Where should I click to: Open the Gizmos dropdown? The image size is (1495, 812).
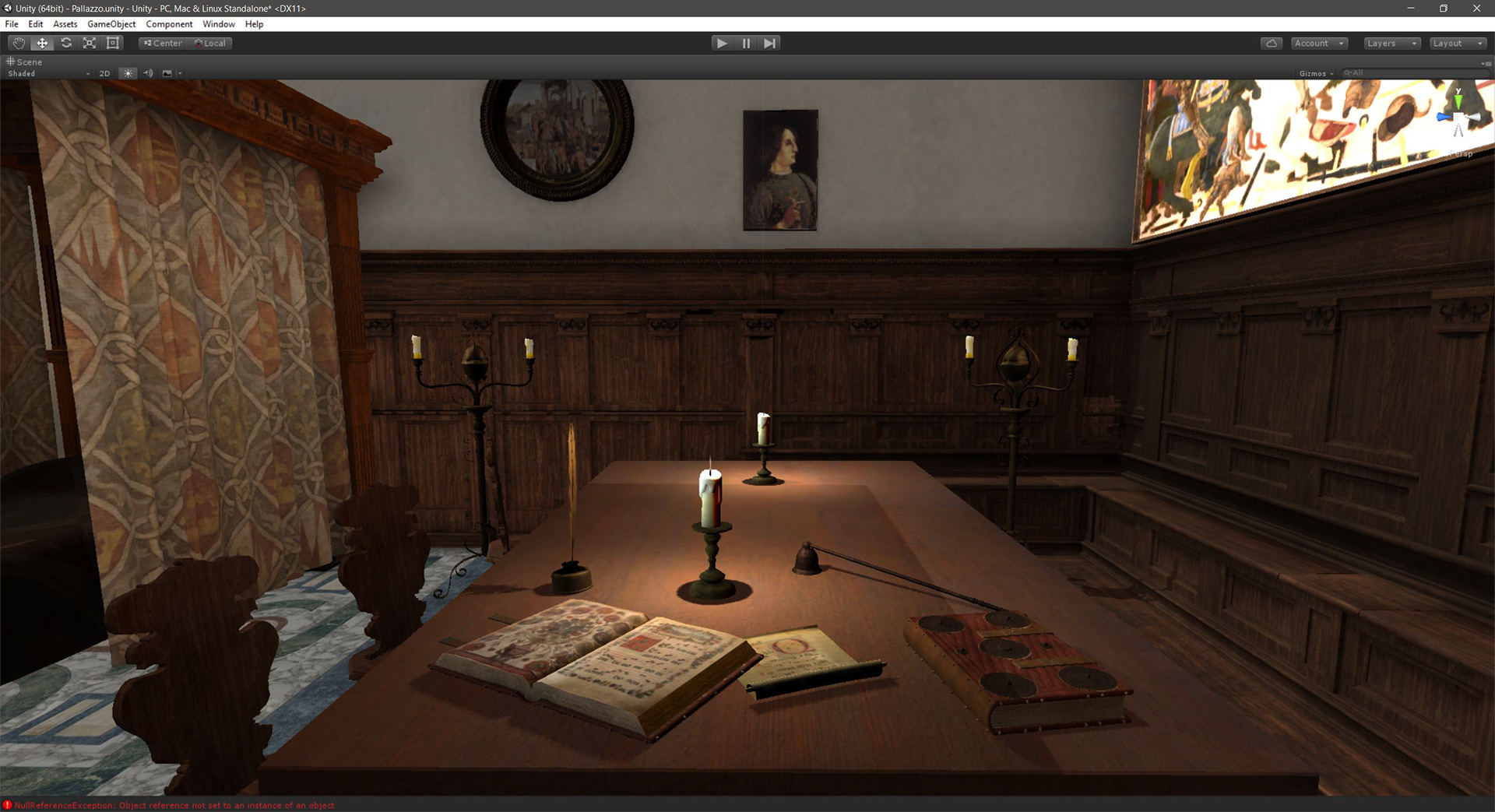[x=1316, y=72]
